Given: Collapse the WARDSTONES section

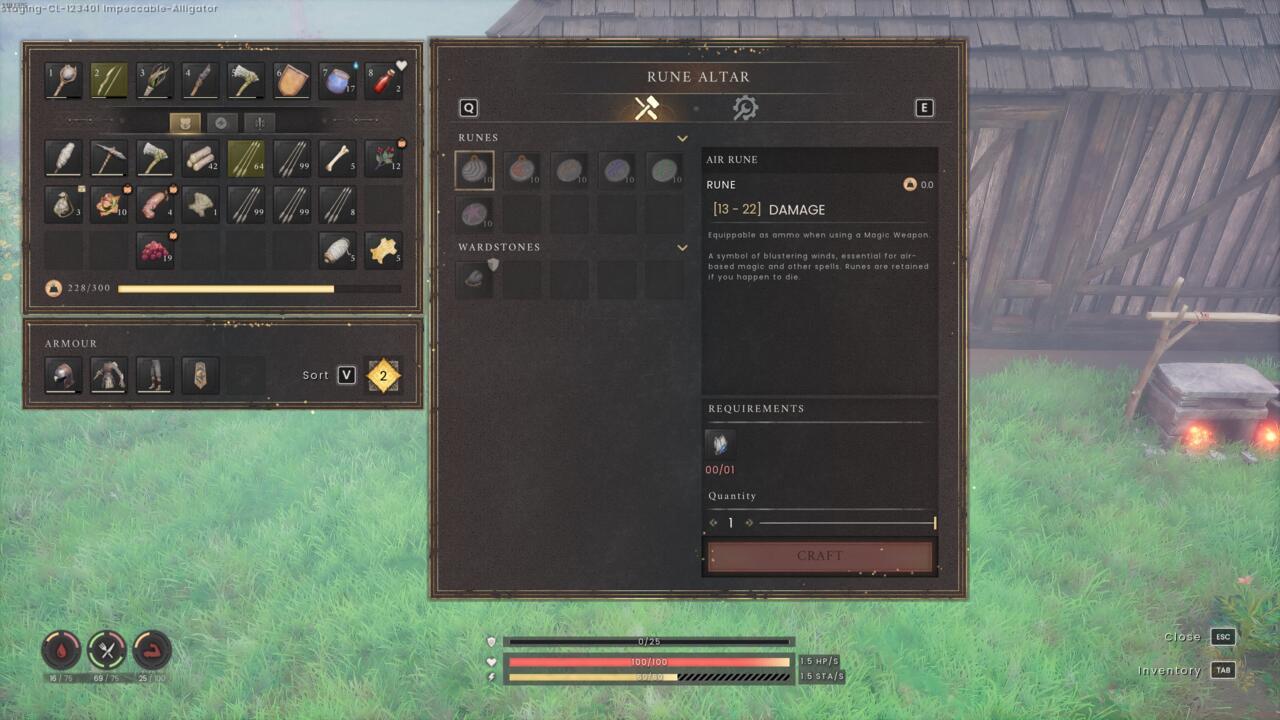Looking at the screenshot, I should pos(683,247).
